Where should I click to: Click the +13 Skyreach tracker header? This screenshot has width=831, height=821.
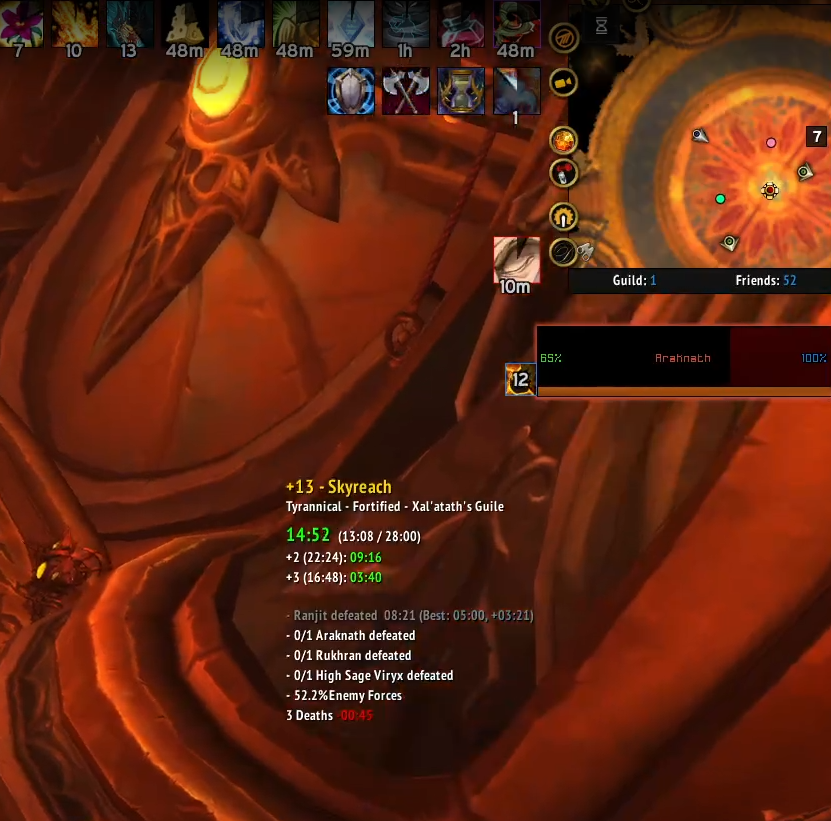(338, 487)
